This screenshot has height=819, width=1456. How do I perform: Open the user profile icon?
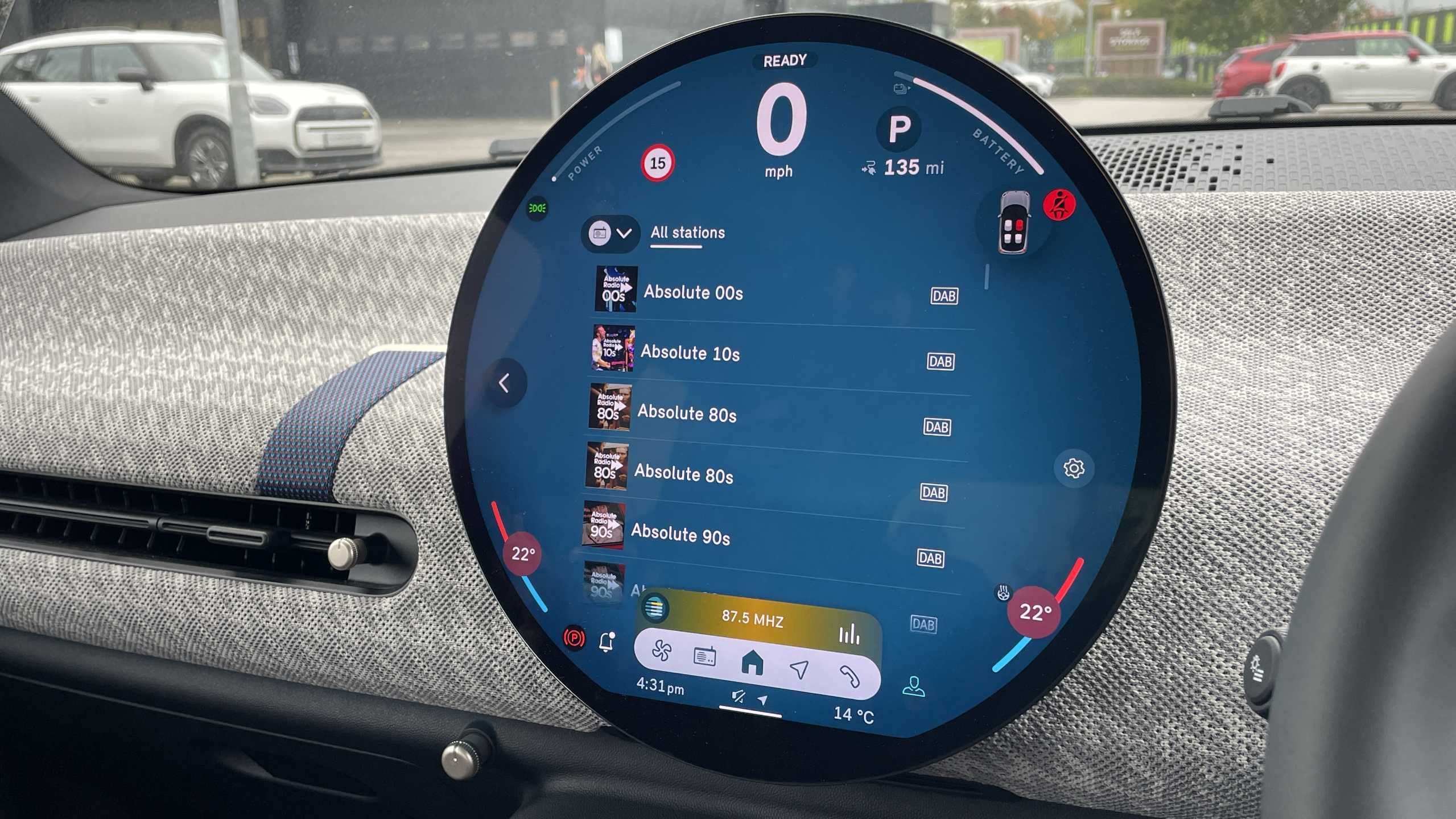[913, 686]
